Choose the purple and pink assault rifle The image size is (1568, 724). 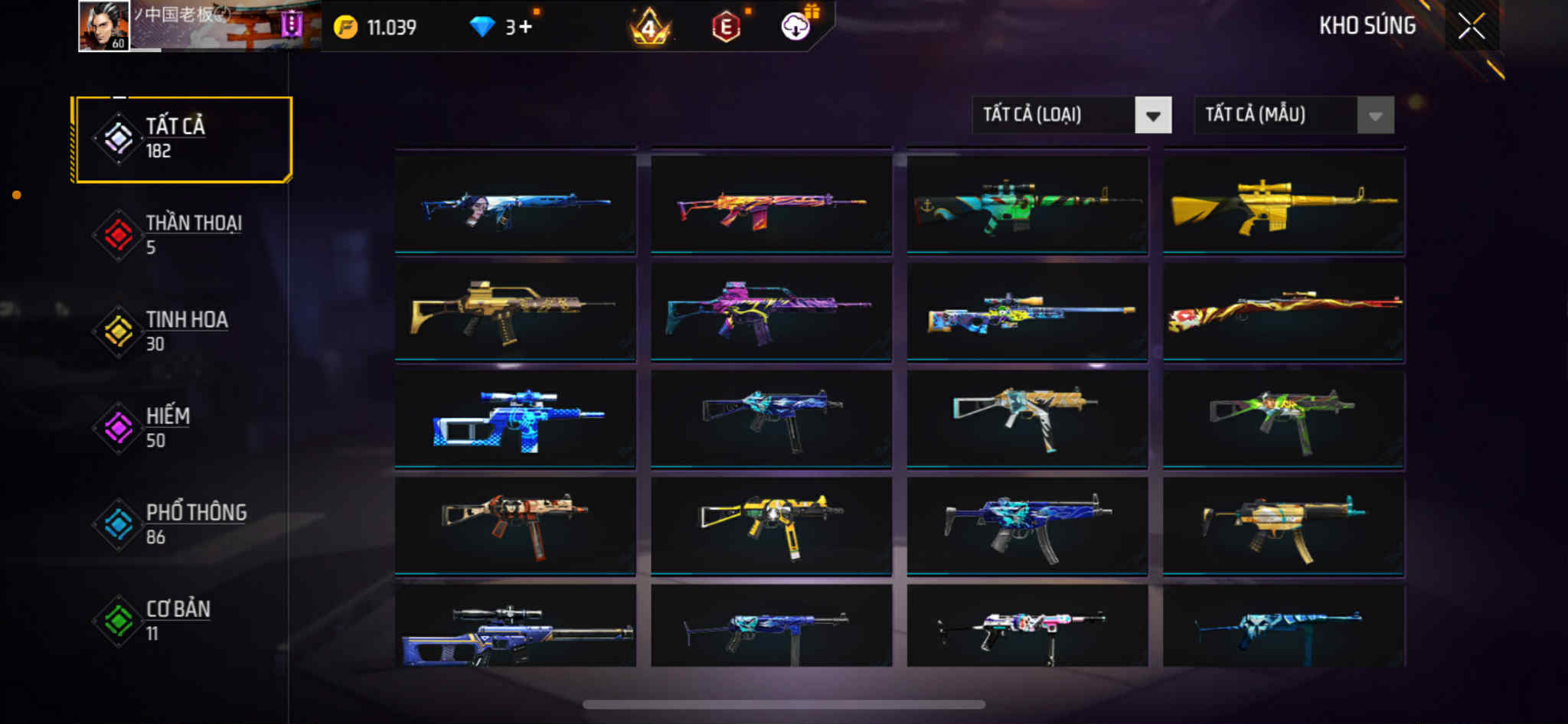pos(771,311)
